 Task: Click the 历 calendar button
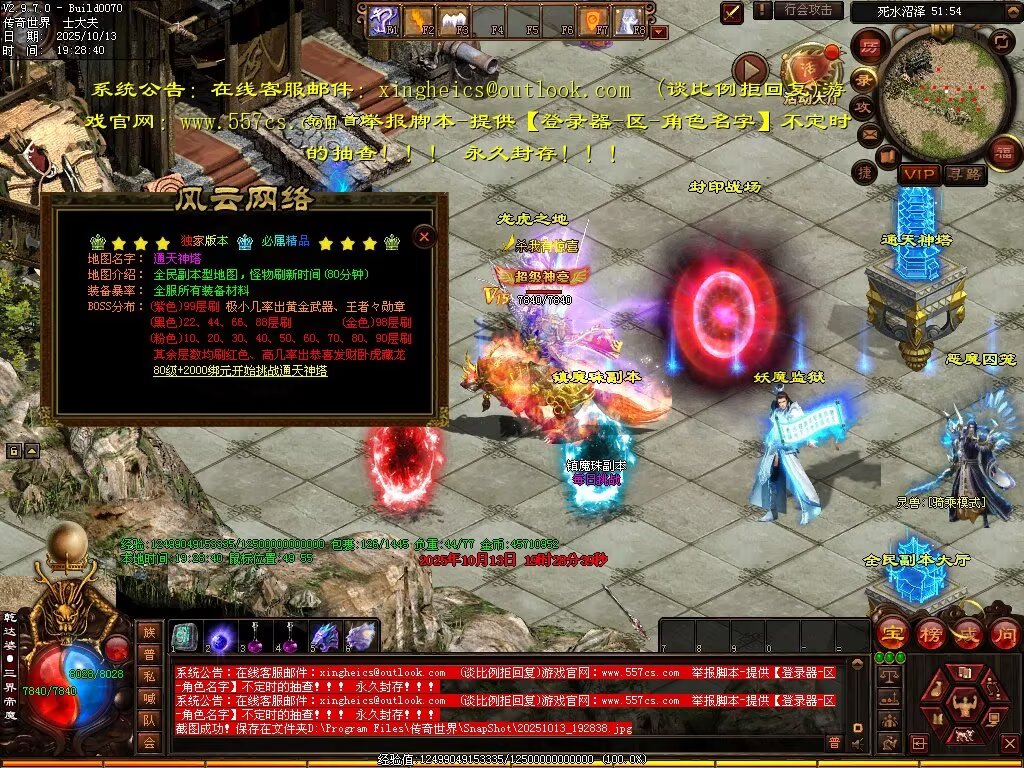pos(870,47)
